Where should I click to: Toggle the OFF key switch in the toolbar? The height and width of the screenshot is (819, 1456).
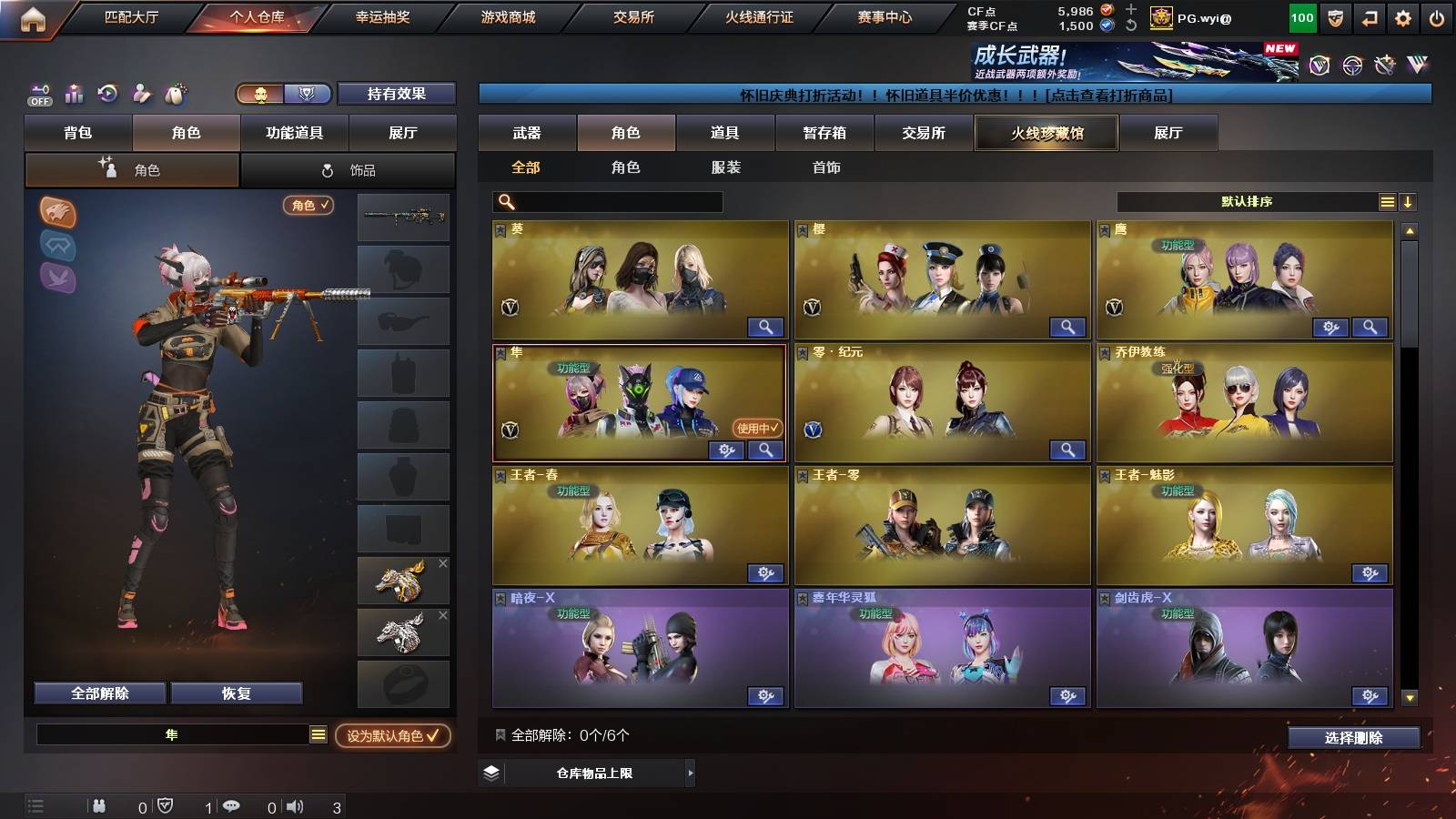pyautogui.click(x=38, y=94)
